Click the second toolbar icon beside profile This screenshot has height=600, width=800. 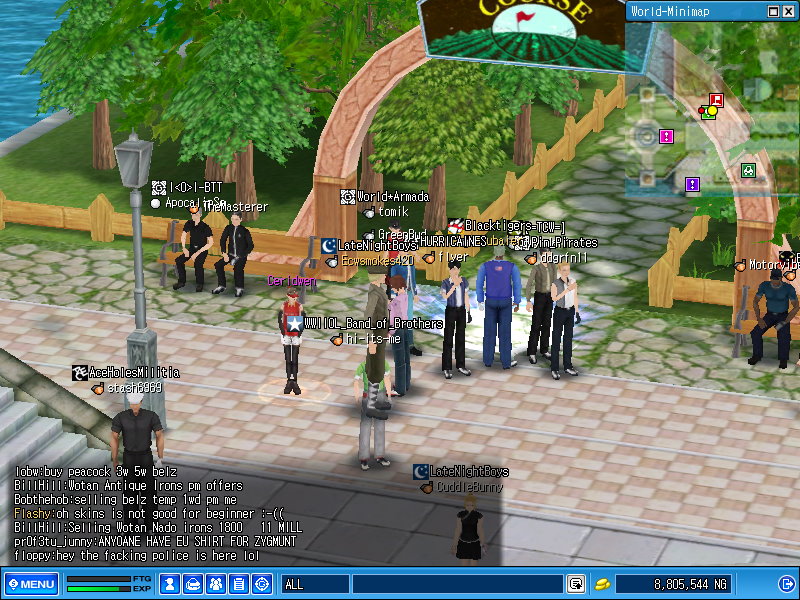point(193,584)
